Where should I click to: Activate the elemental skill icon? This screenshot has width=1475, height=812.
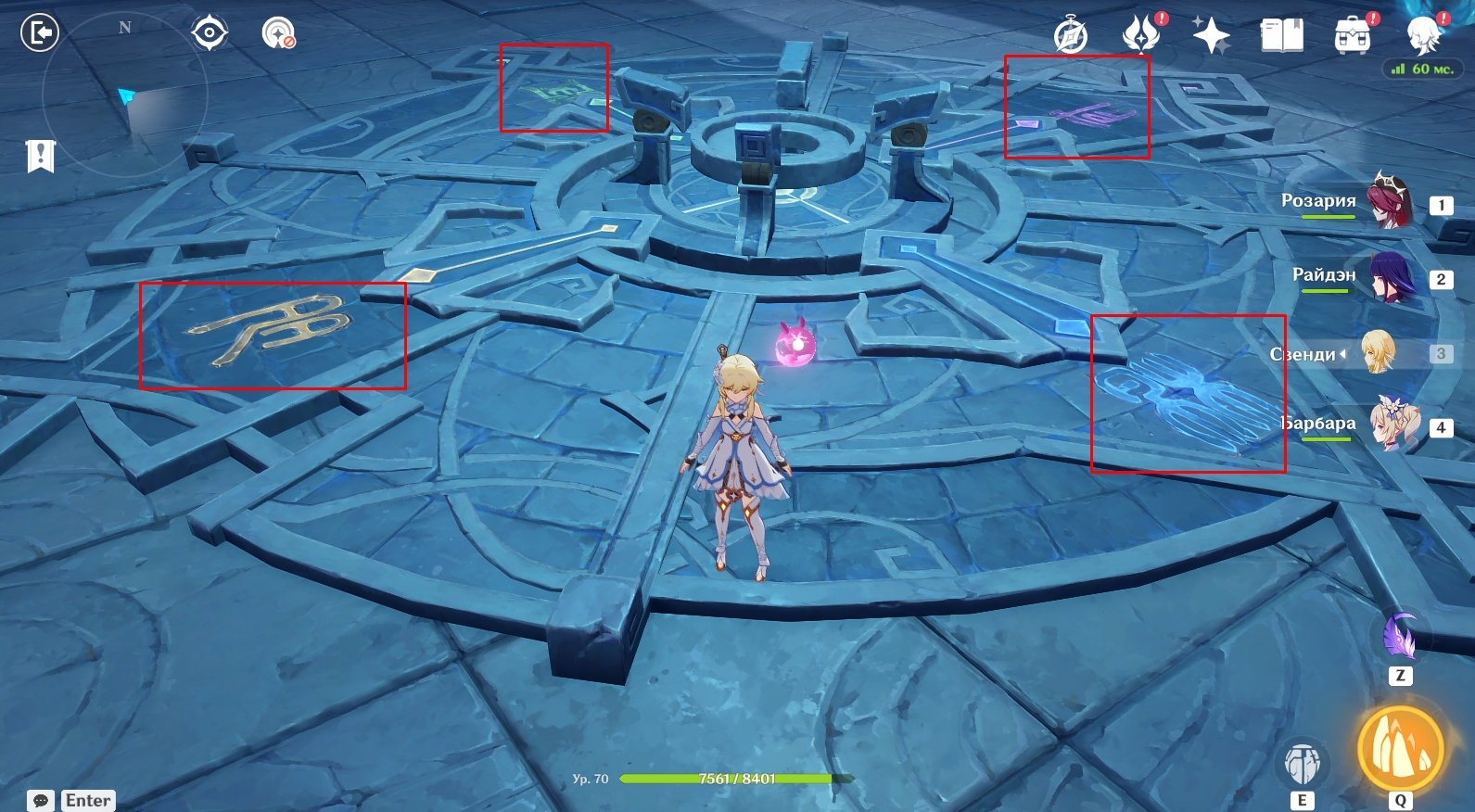pos(1303,763)
